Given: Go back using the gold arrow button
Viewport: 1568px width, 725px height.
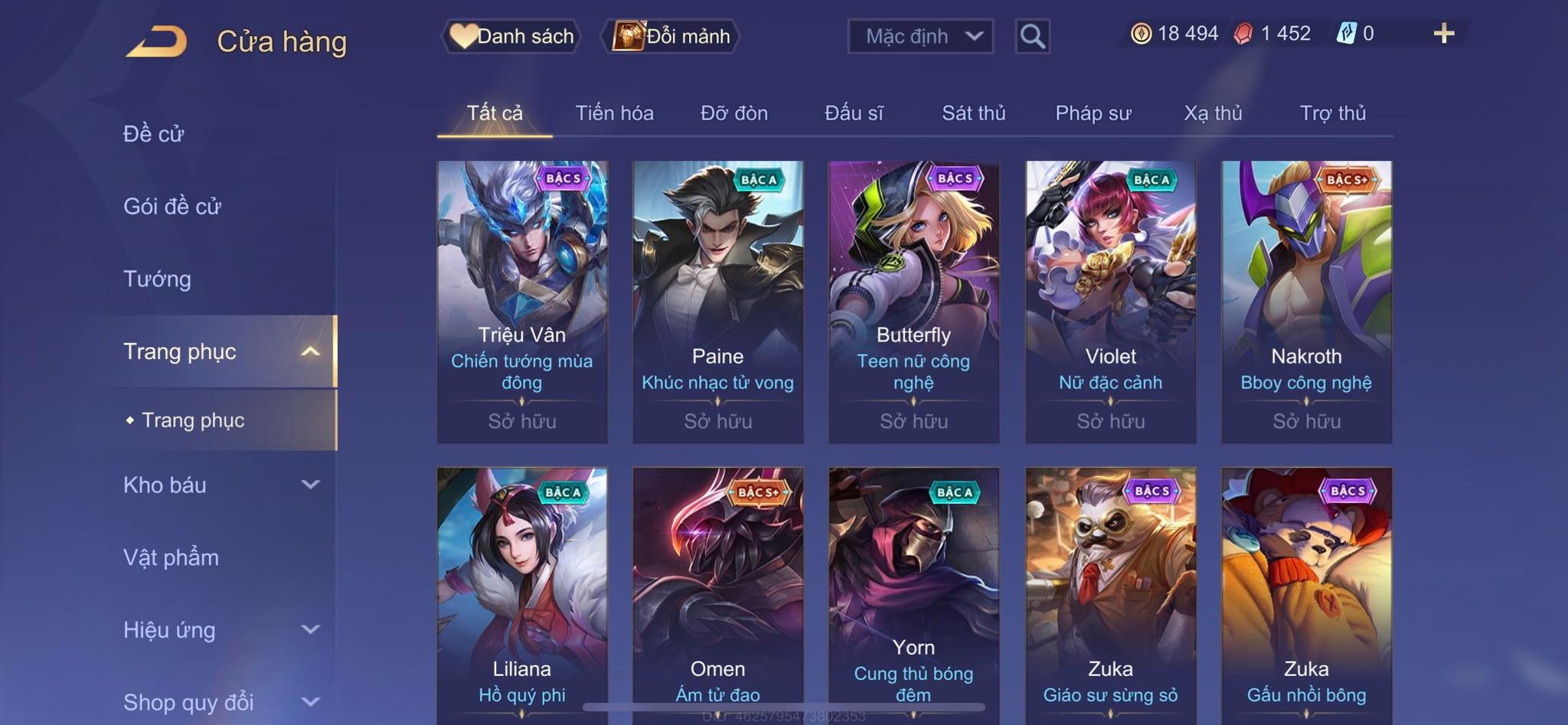Looking at the screenshot, I should point(157,41).
